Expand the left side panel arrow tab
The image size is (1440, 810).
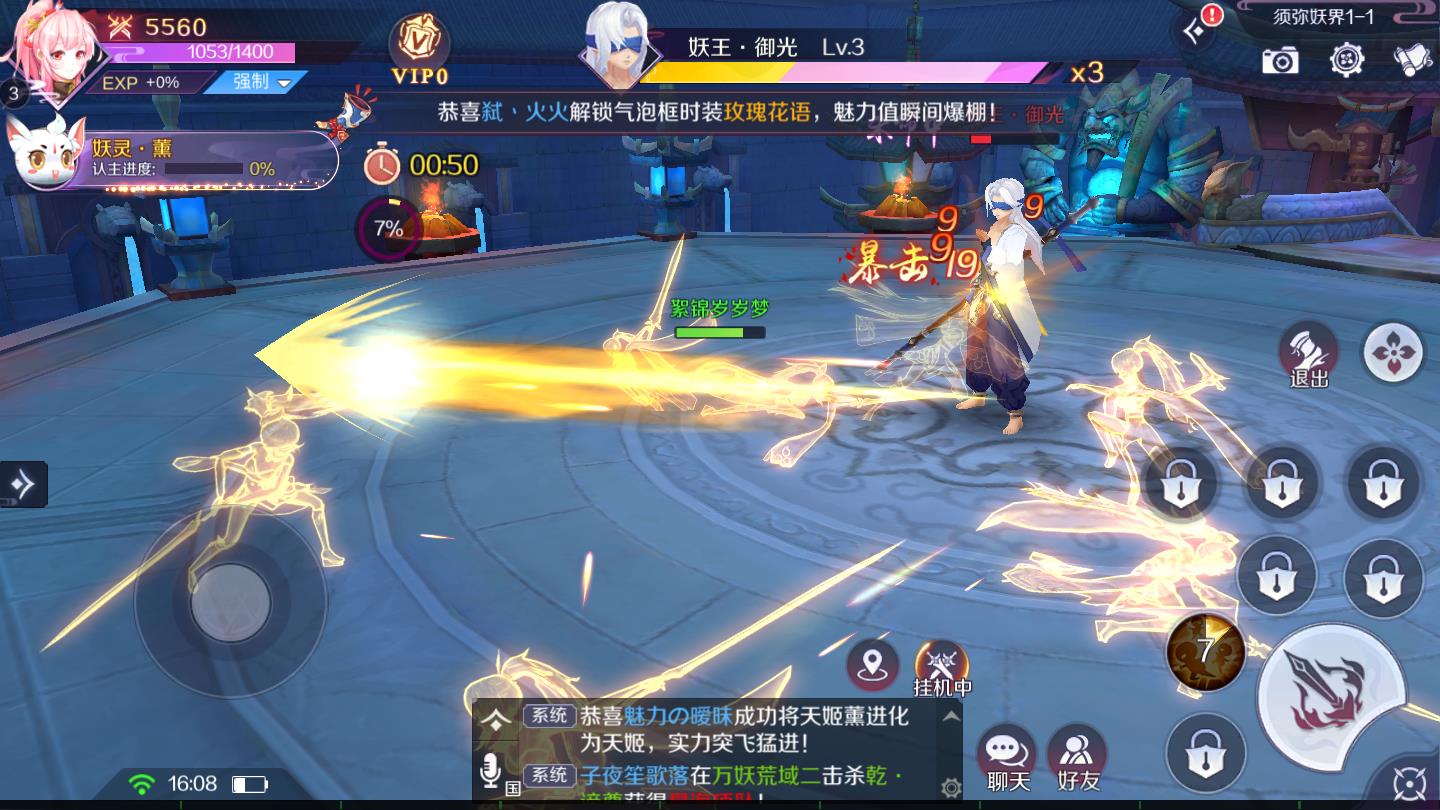pyautogui.click(x=22, y=485)
